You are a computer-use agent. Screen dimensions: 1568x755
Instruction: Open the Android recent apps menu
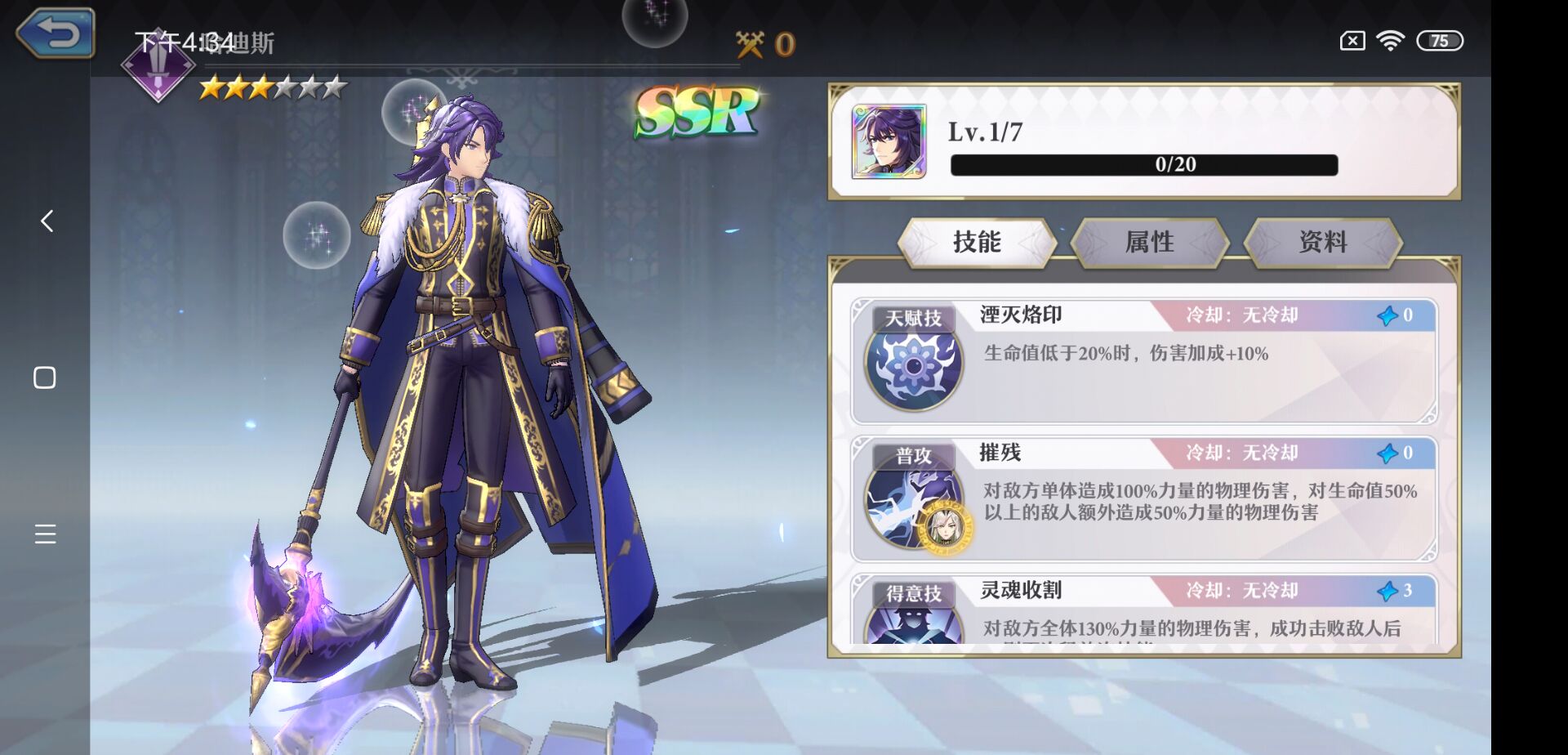45,534
